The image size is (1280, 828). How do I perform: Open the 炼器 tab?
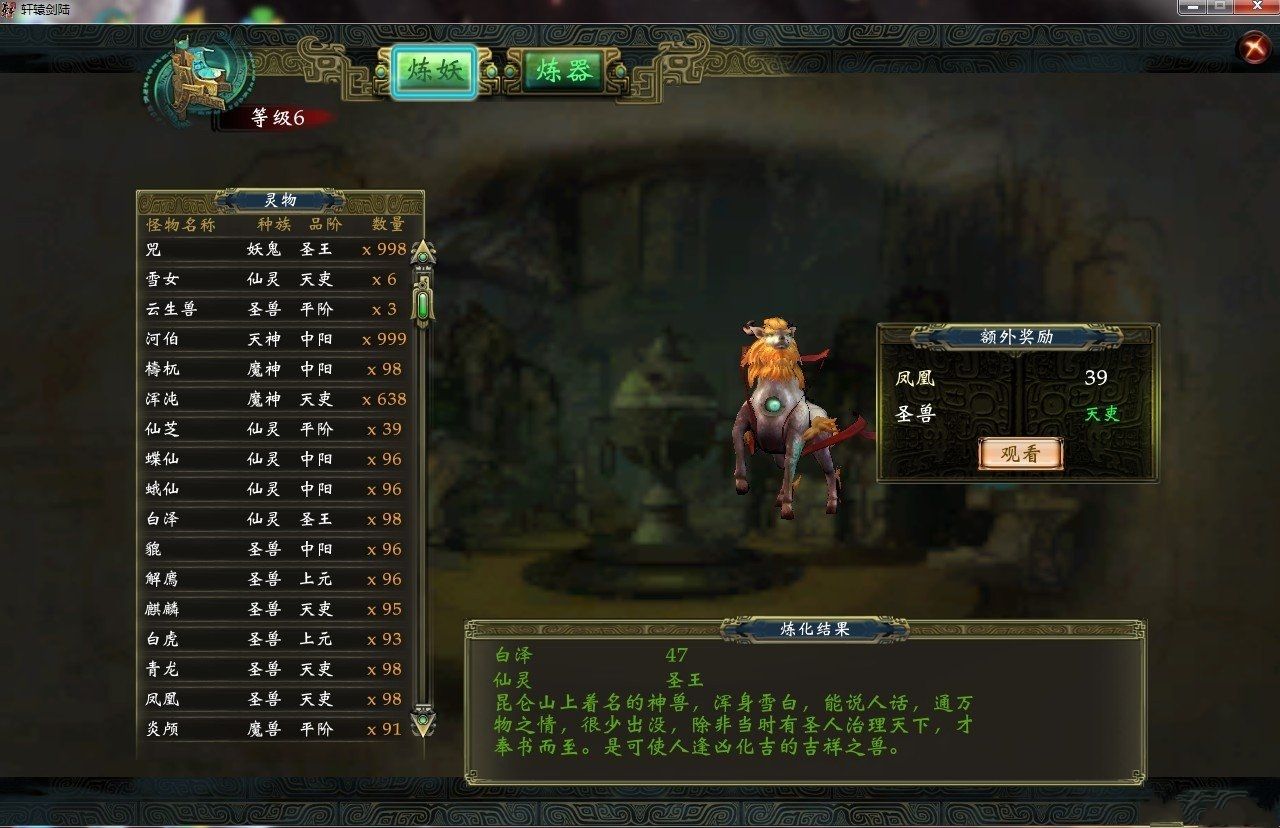click(x=565, y=70)
